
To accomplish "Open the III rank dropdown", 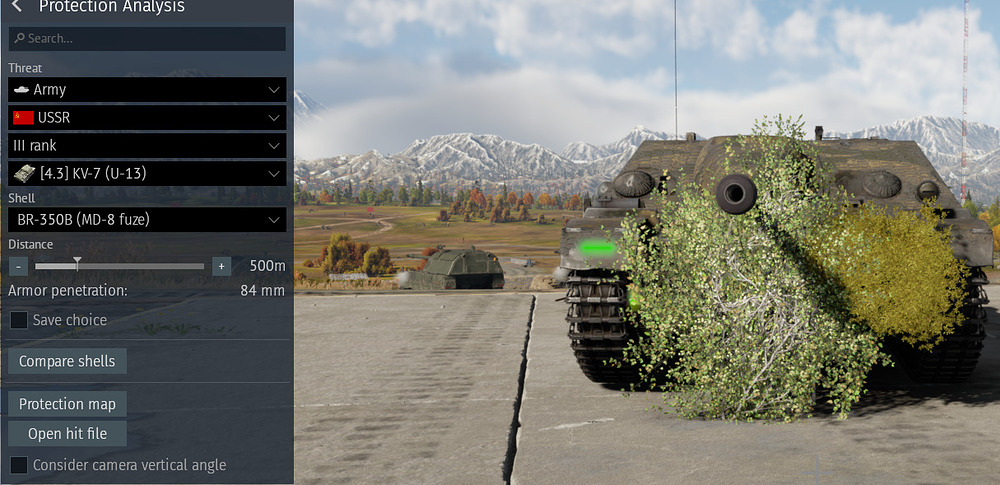I will point(147,146).
